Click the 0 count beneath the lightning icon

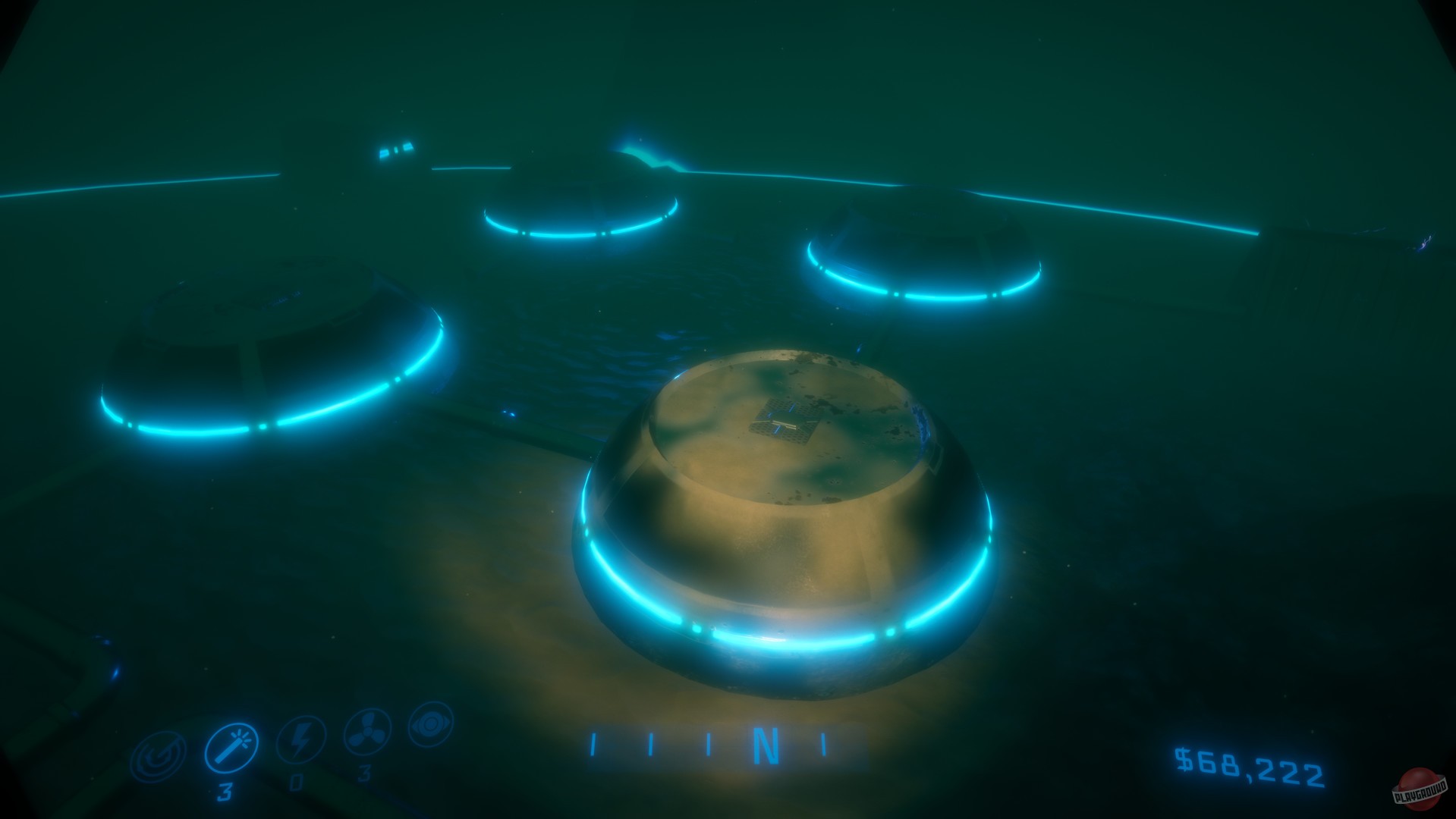point(297,782)
